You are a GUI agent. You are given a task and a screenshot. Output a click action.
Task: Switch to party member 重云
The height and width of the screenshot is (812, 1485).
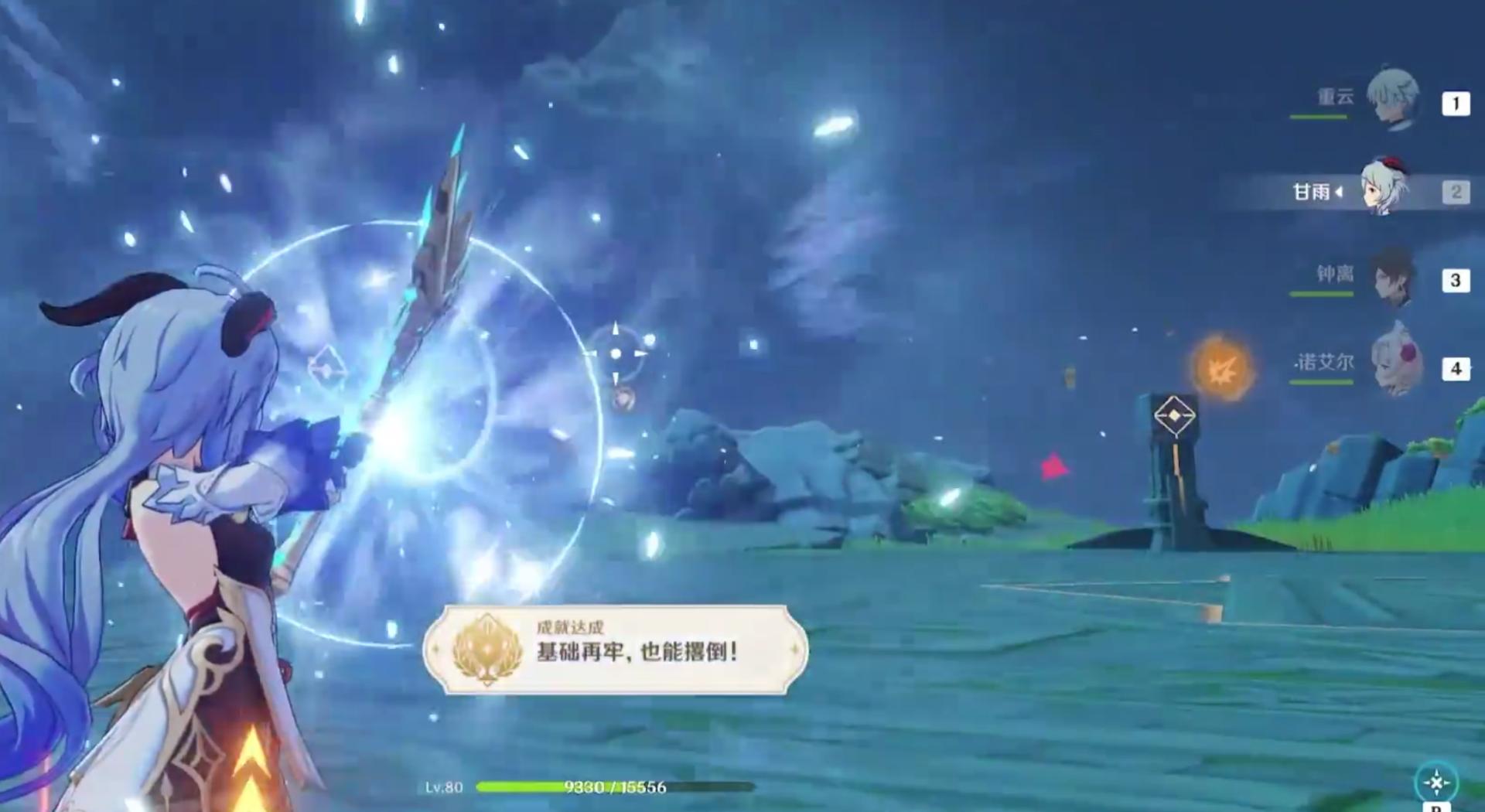click(1392, 101)
